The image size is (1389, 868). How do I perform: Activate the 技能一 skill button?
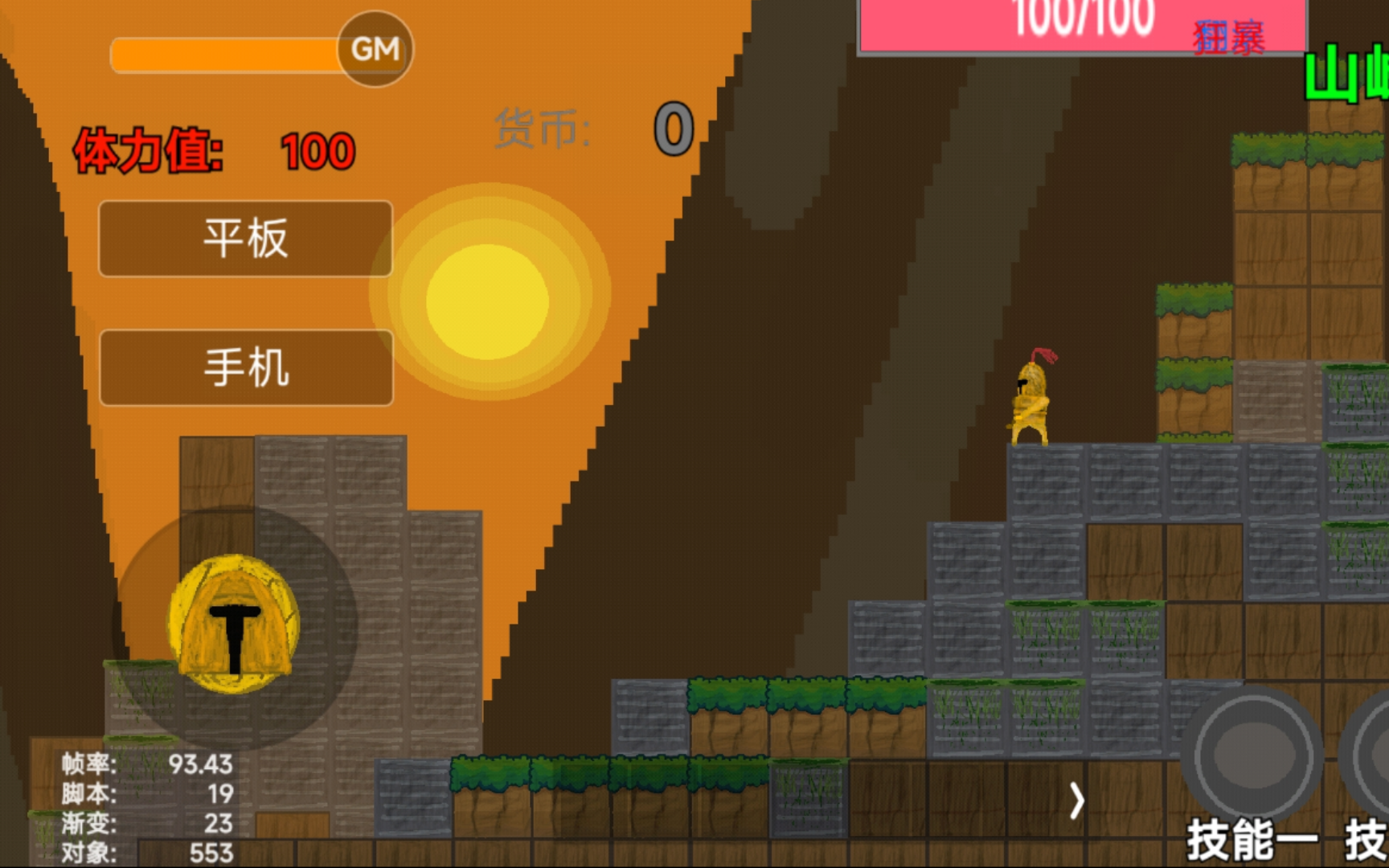coord(1251,757)
